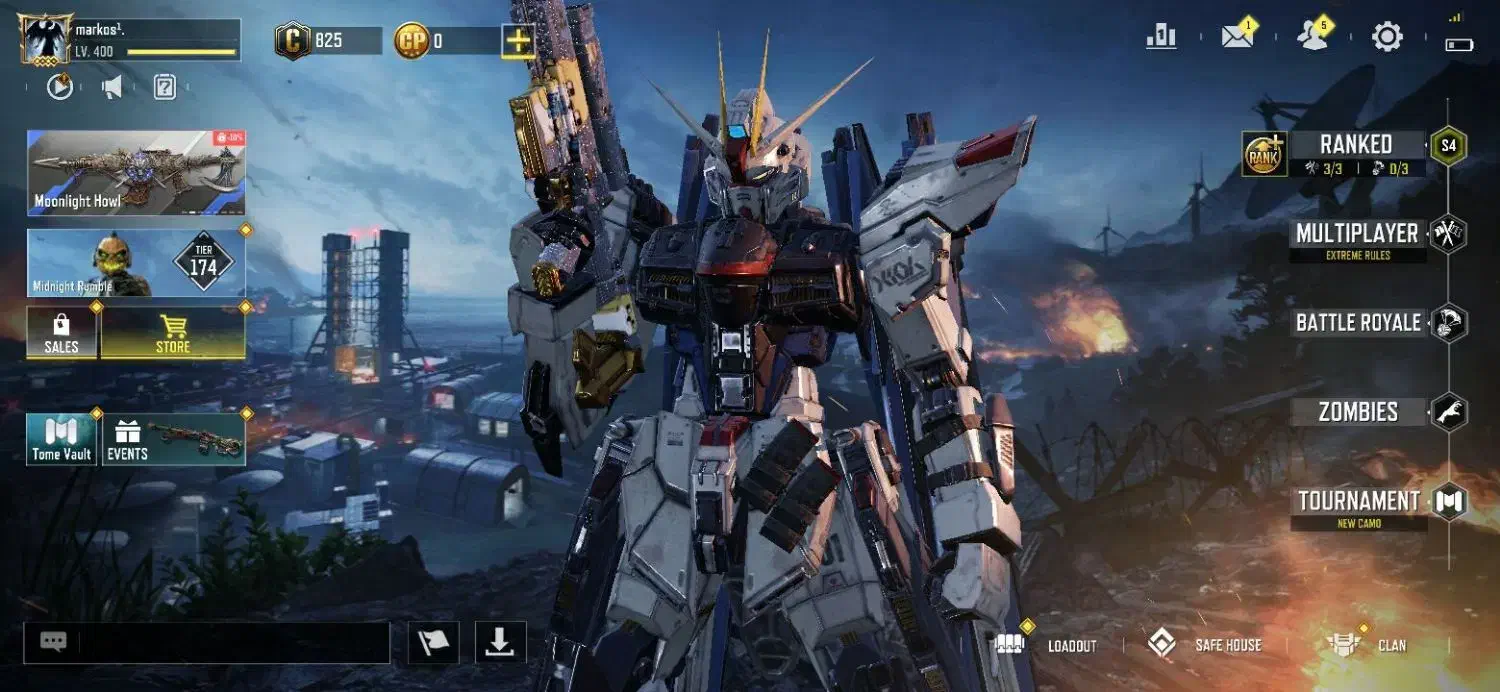Add CP with the yellow plus button
This screenshot has height=692, width=1500.
tap(518, 41)
